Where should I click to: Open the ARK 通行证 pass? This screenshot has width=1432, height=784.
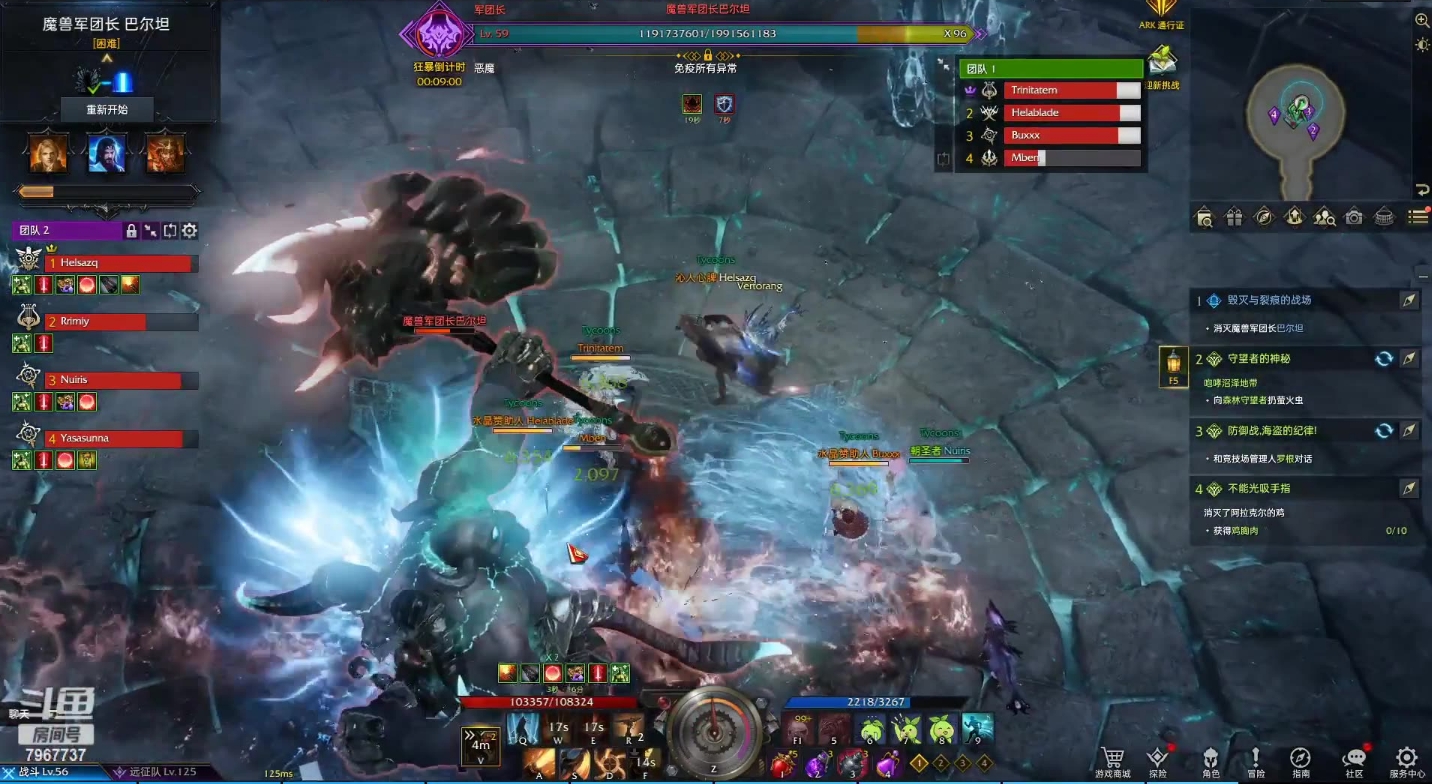click(1161, 12)
